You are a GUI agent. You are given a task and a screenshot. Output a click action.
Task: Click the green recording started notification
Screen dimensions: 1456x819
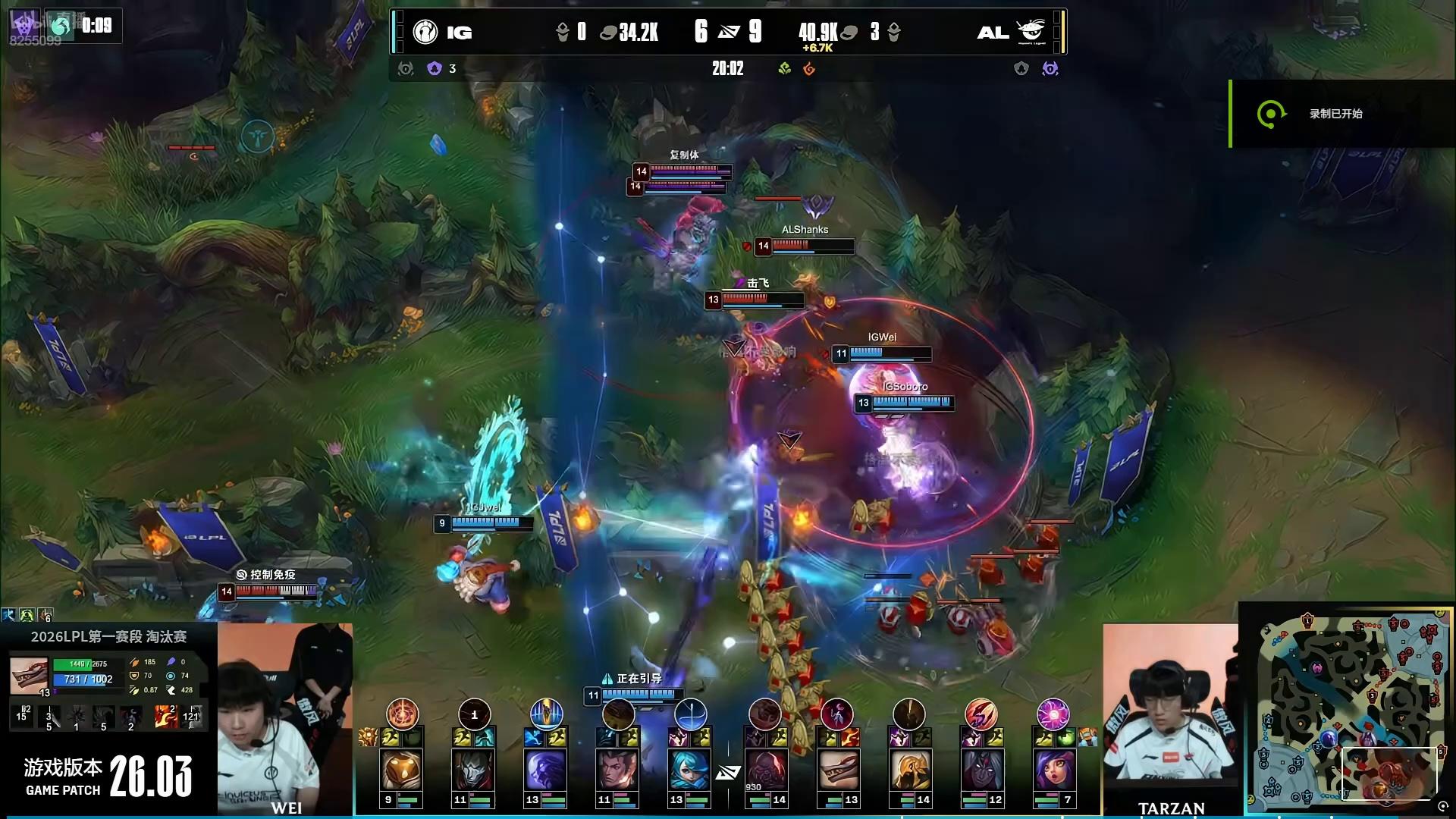1335,114
